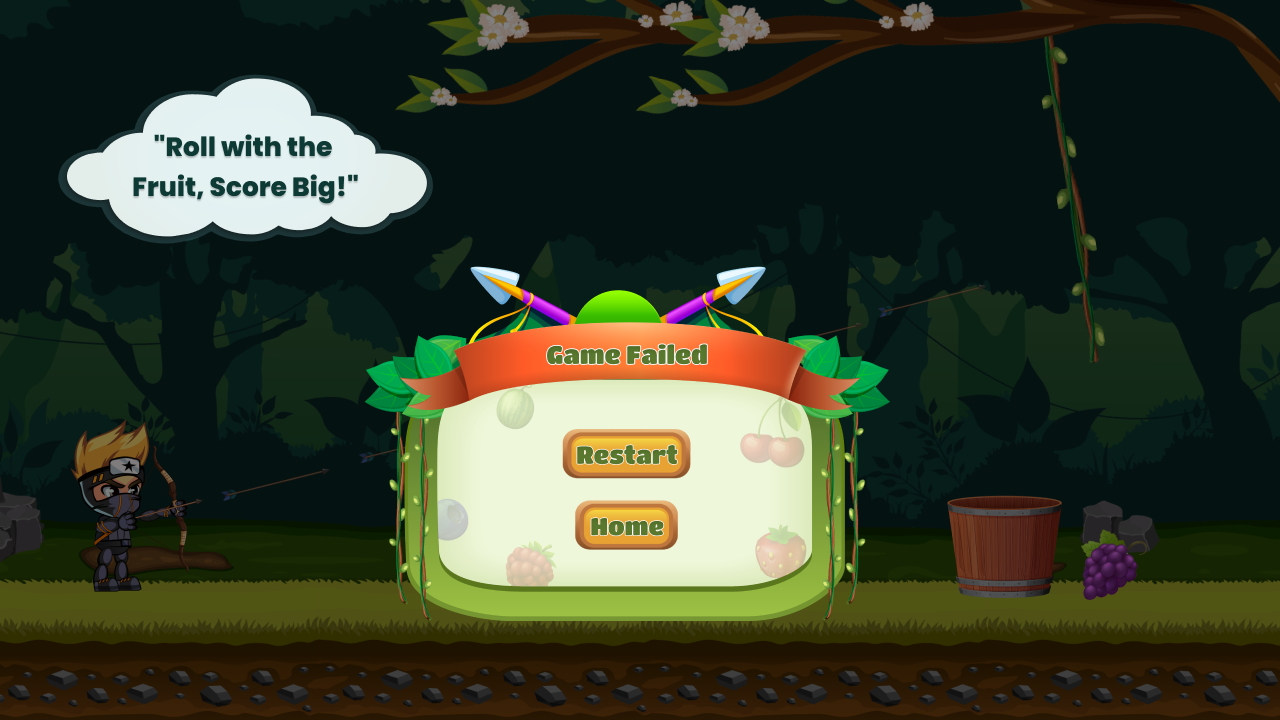
Task: Click the Restart button
Action: (626, 456)
